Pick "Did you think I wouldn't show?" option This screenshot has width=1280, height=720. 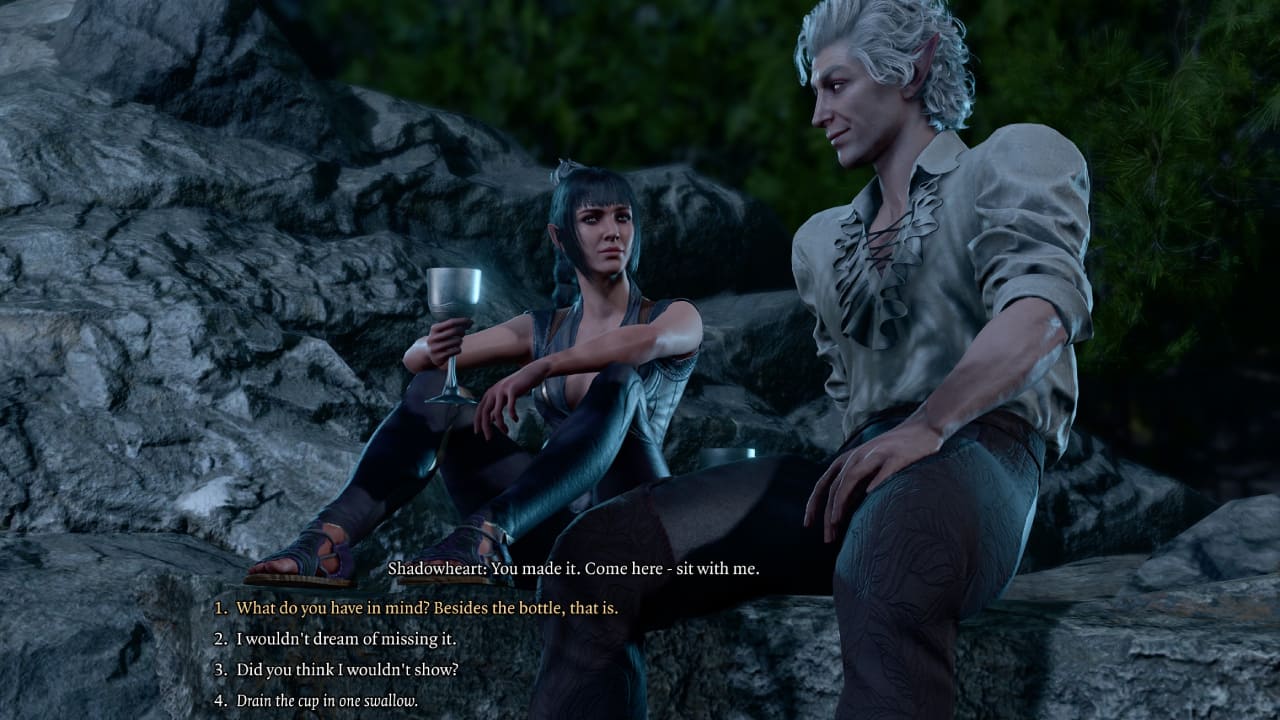click(x=347, y=669)
